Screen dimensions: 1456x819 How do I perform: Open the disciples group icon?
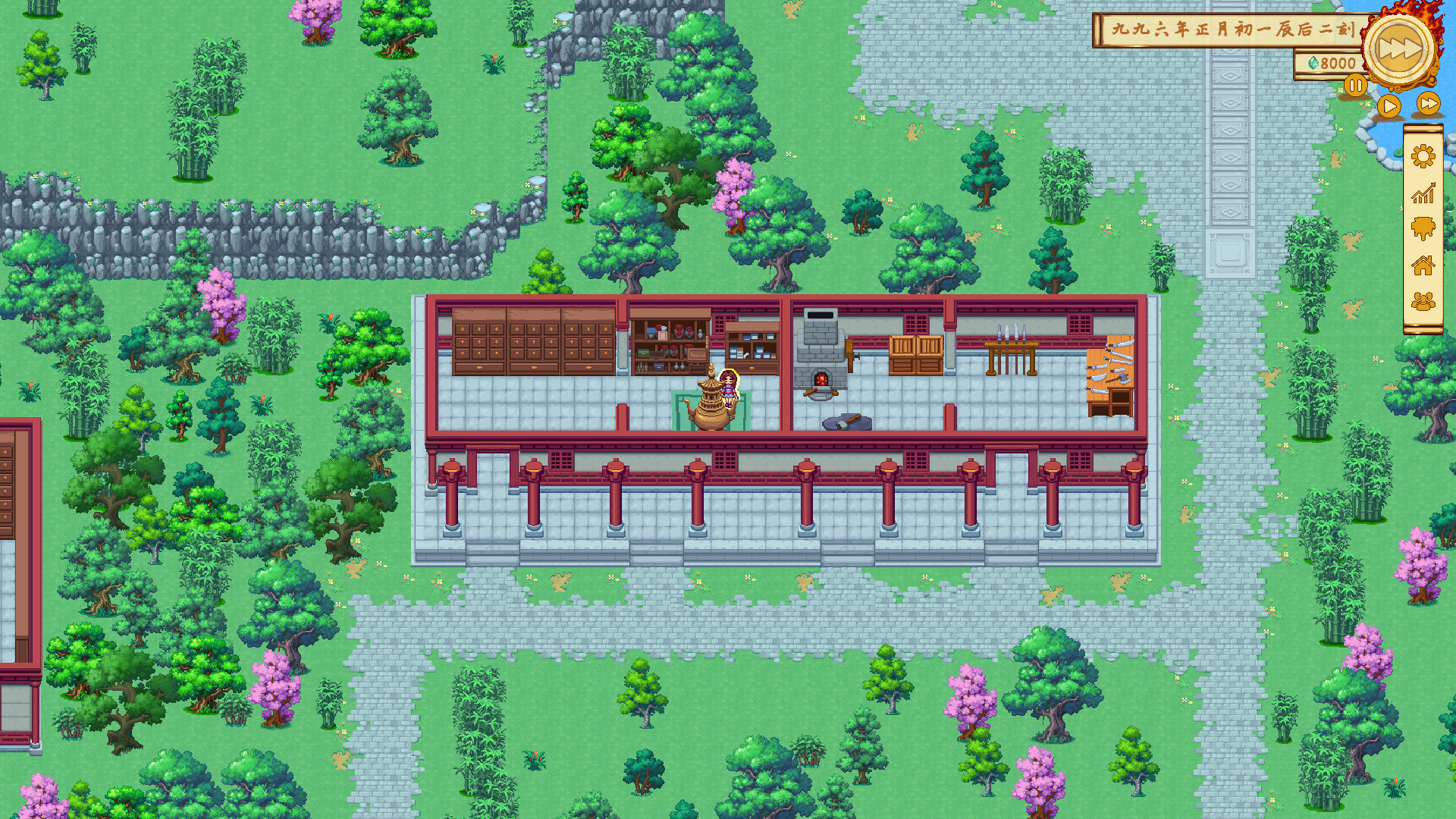1422,300
